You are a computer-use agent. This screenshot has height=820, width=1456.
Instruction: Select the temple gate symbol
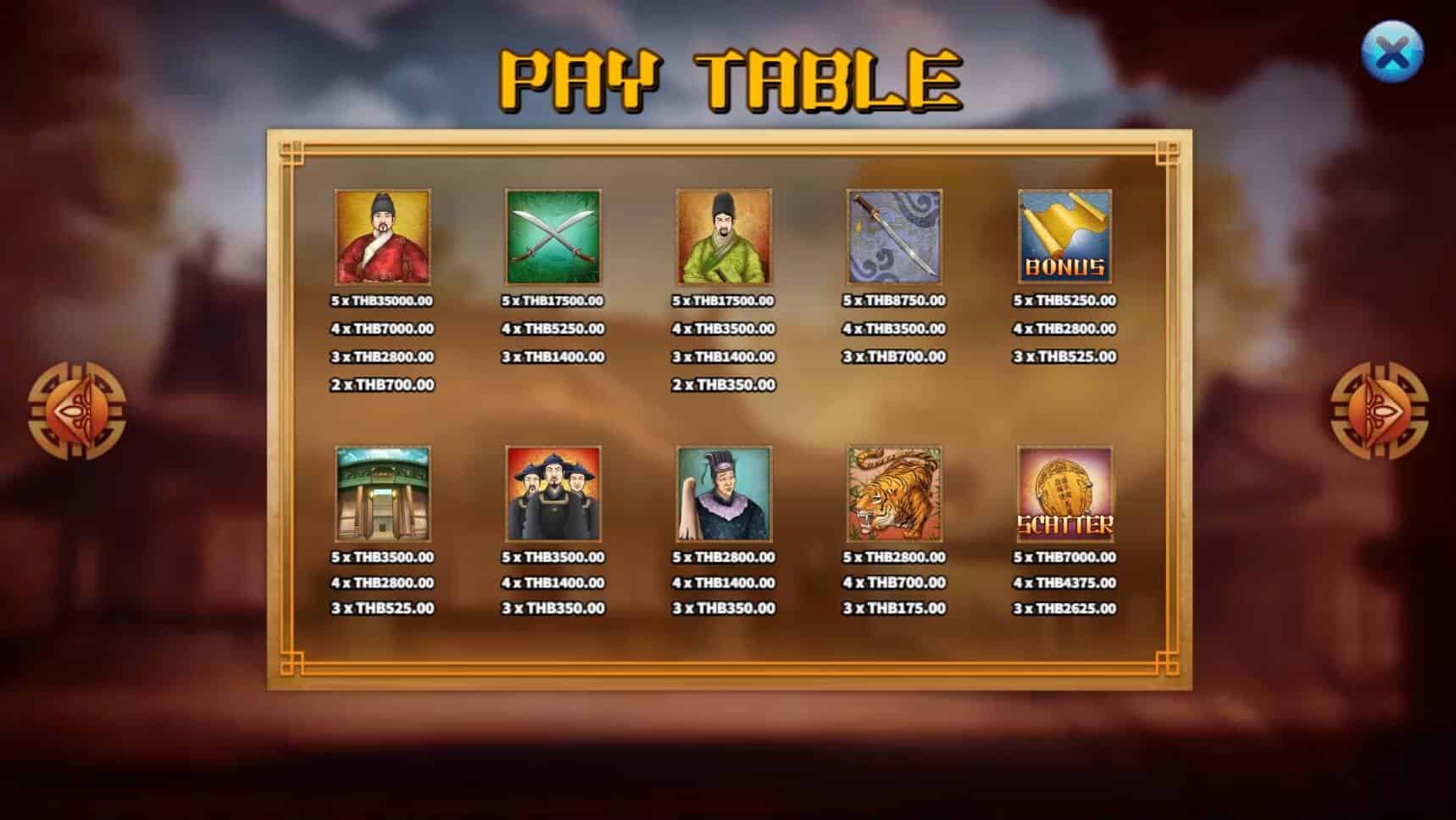tap(382, 496)
